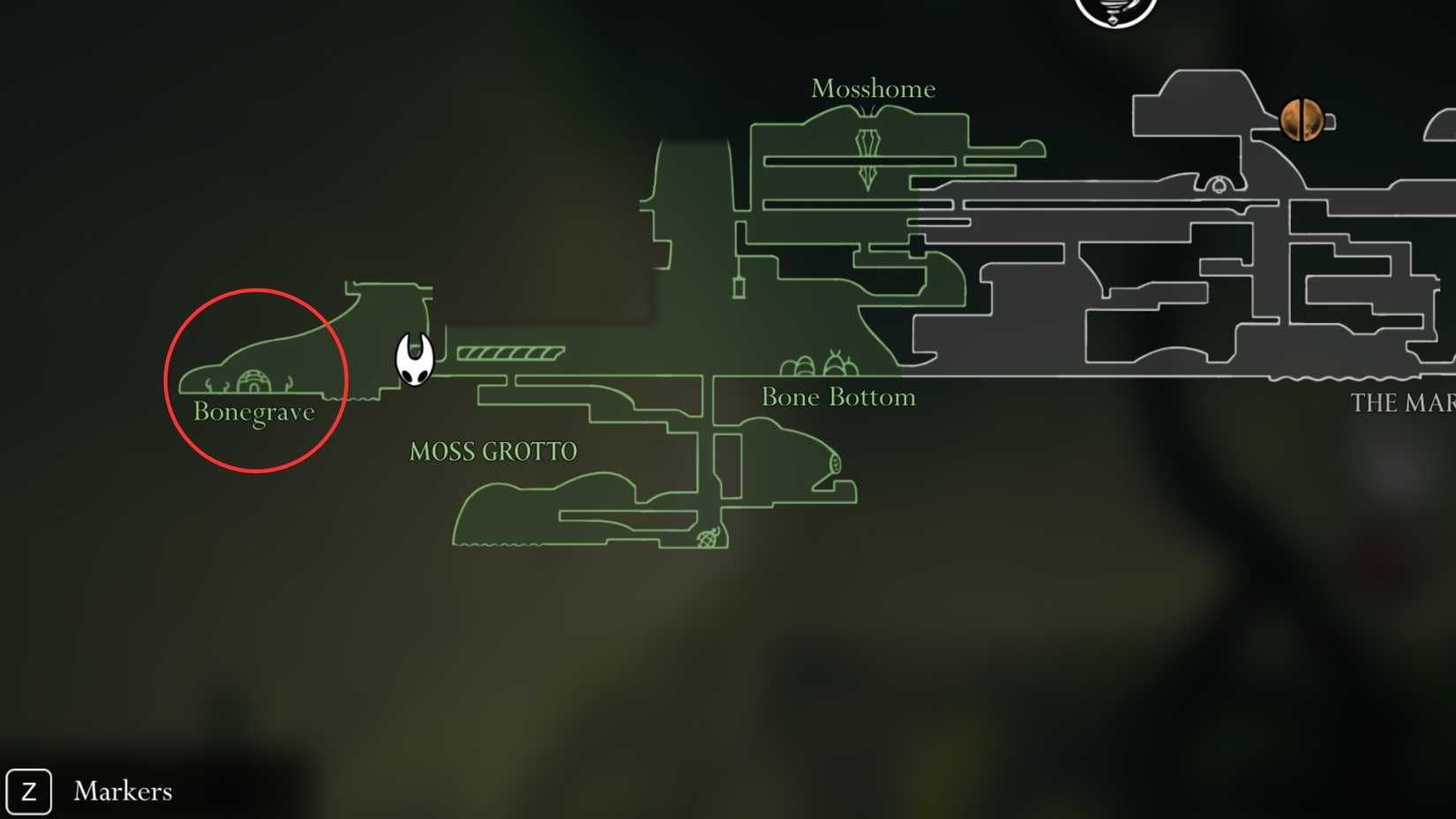Select THE MARROW text on the right
The width and height of the screenshot is (1456, 819).
1403,402
